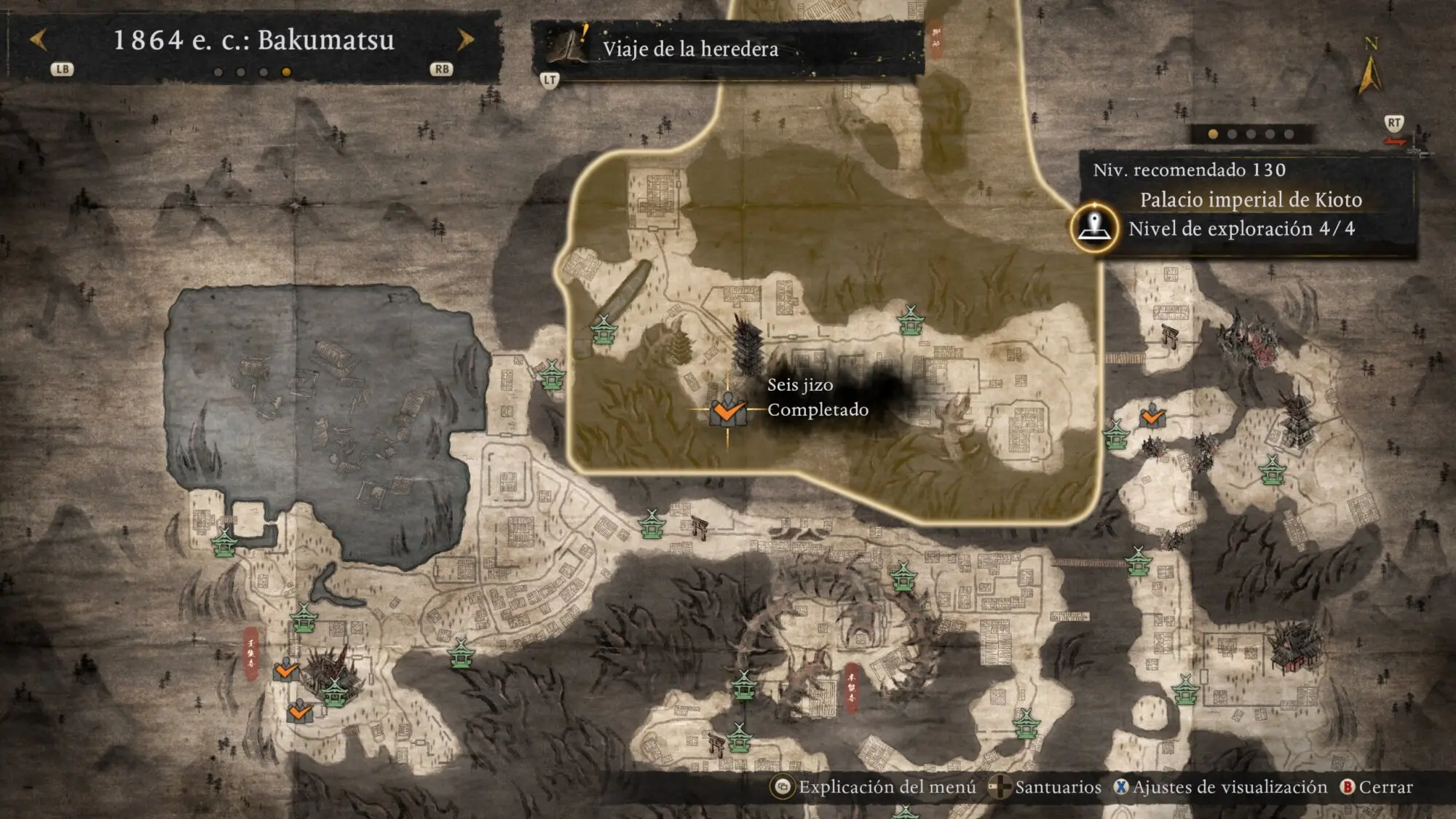This screenshot has width=1456, height=819.
Task: Select the 1864 Bakumatsu era title
Action: 253,40
